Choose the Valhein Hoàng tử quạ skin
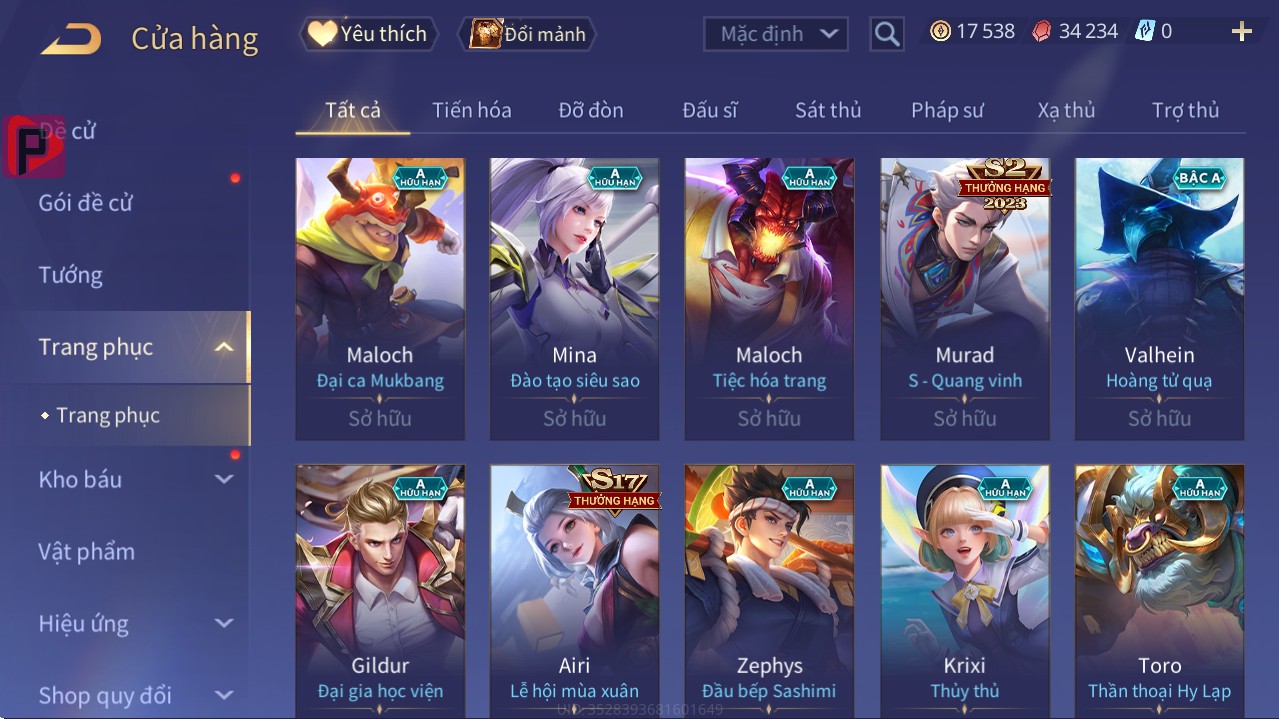Screen dimensions: 1279x719 pos(1159,298)
